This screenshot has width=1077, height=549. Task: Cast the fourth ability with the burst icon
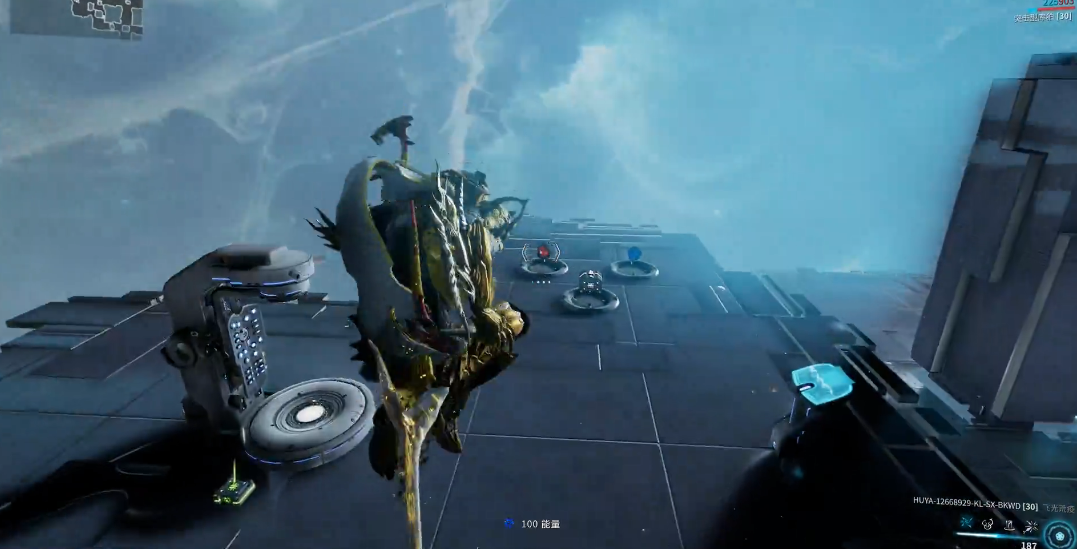(x=1028, y=524)
